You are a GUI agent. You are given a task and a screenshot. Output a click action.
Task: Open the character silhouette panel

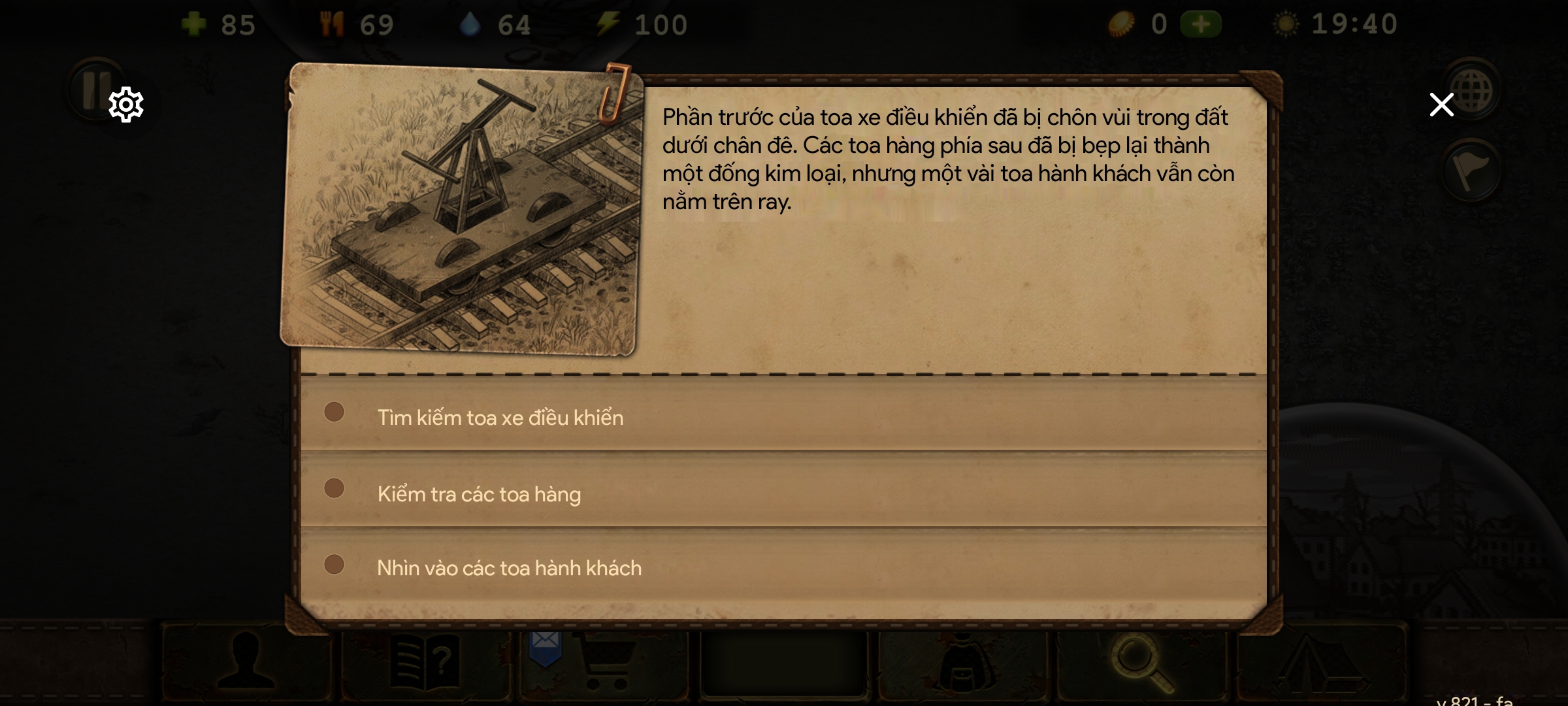coord(246,662)
